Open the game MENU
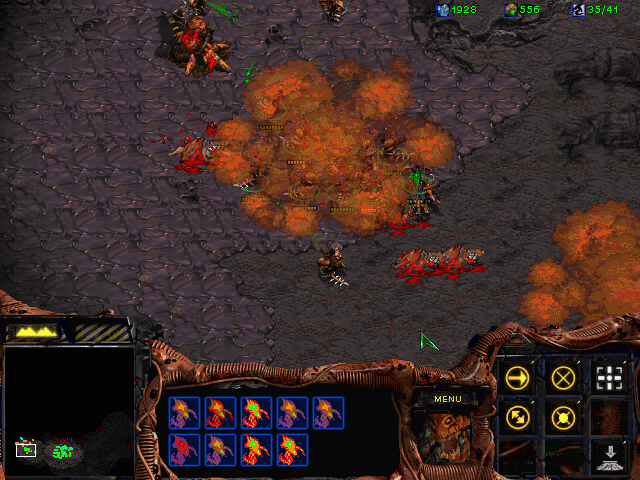Viewport: 640px width, 480px height. coord(447,399)
